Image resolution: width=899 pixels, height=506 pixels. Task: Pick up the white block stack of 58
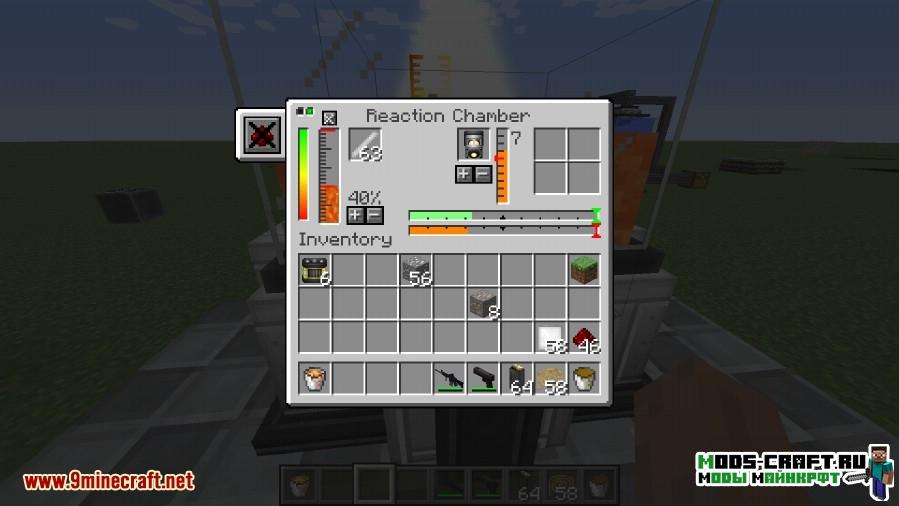point(550,338)
